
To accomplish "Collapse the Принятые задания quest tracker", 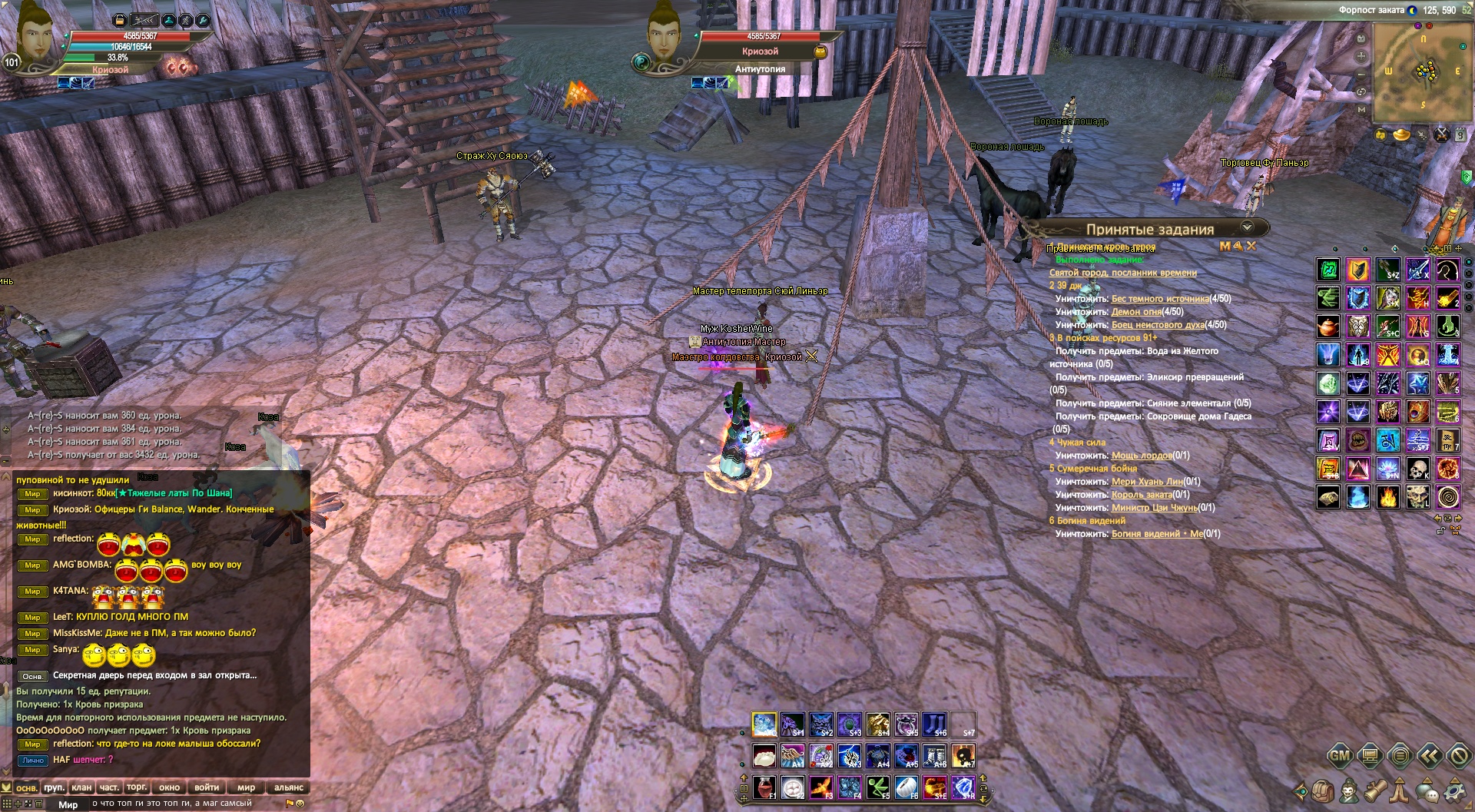I will pyautogui.click(x=1247, y=227).
